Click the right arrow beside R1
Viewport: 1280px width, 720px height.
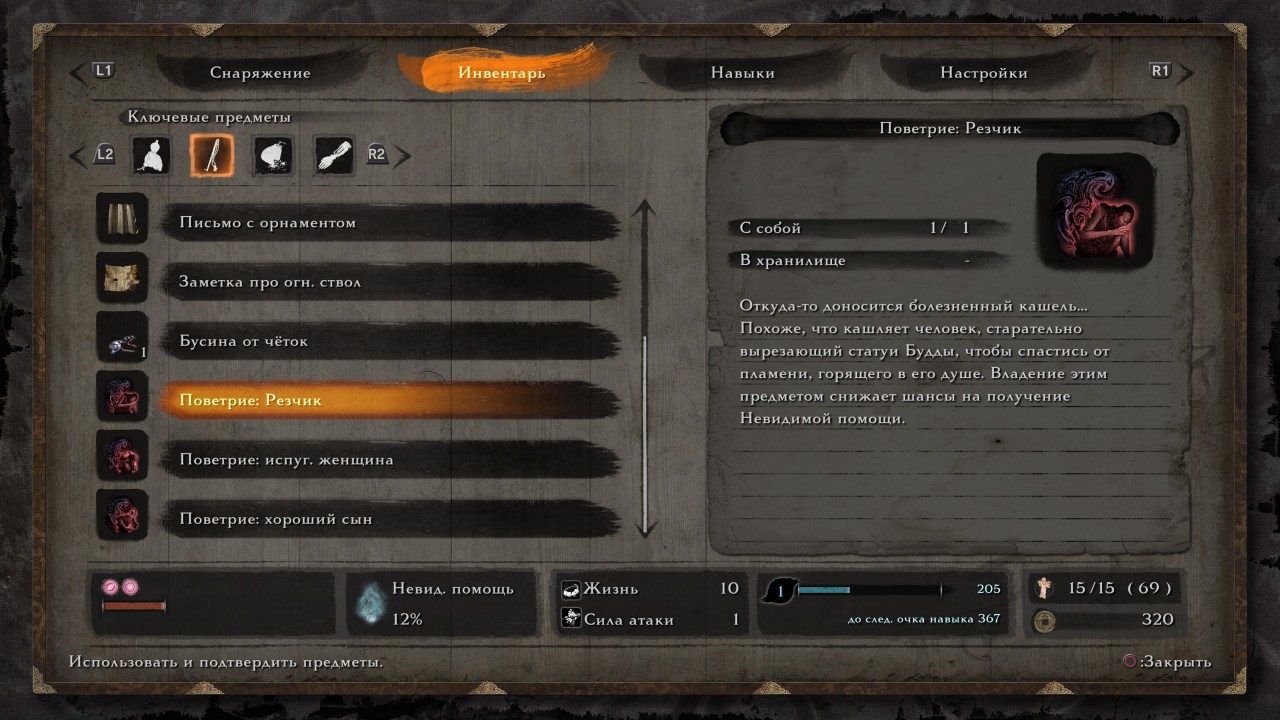1185,71
